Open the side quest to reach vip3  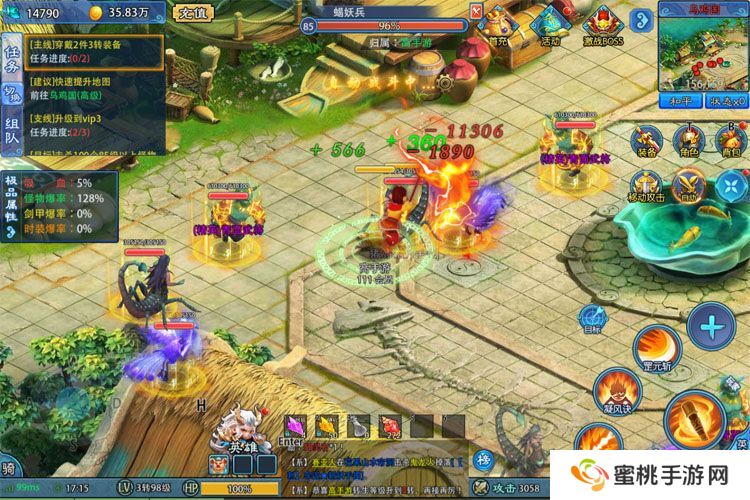click(95, 124)
